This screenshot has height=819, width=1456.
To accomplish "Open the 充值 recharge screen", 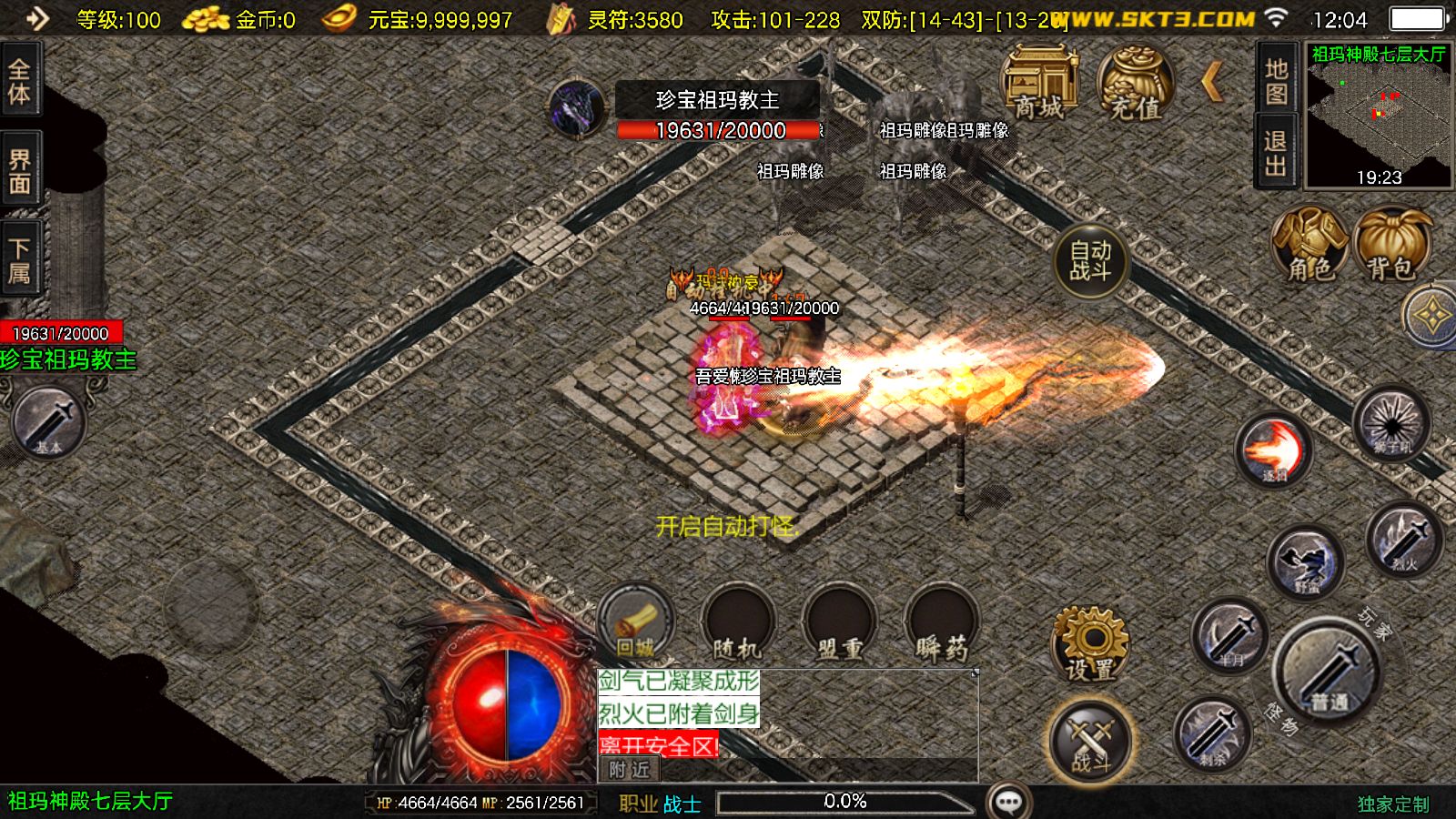I will [x=1135, y=85].
